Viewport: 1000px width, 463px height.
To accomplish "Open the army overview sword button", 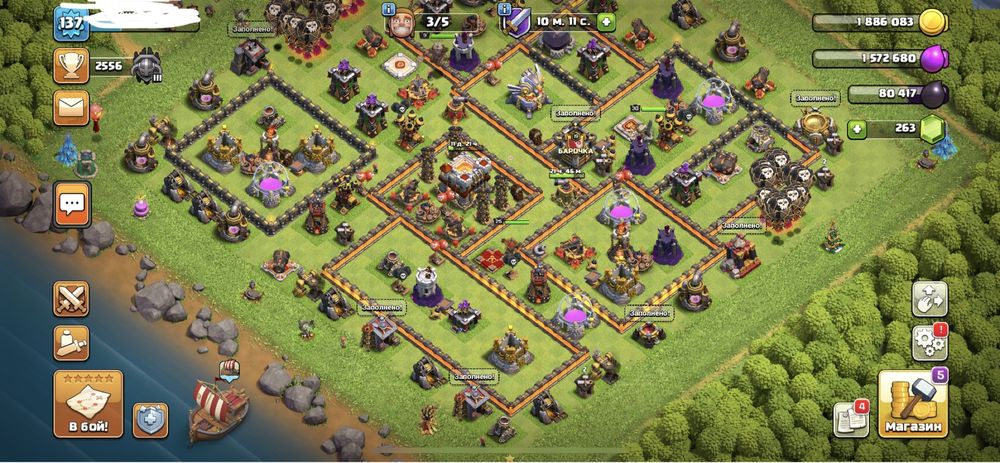I will click(x=71, y=343).
